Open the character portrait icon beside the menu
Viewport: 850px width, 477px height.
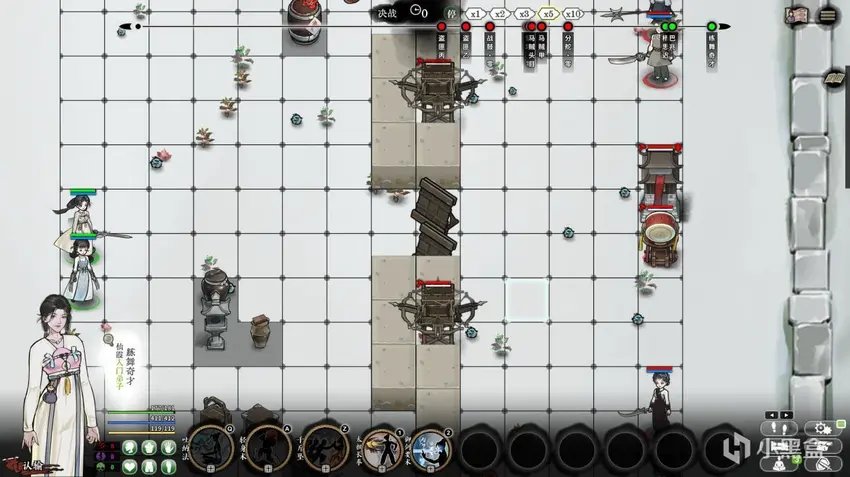(x=797, y=15)
